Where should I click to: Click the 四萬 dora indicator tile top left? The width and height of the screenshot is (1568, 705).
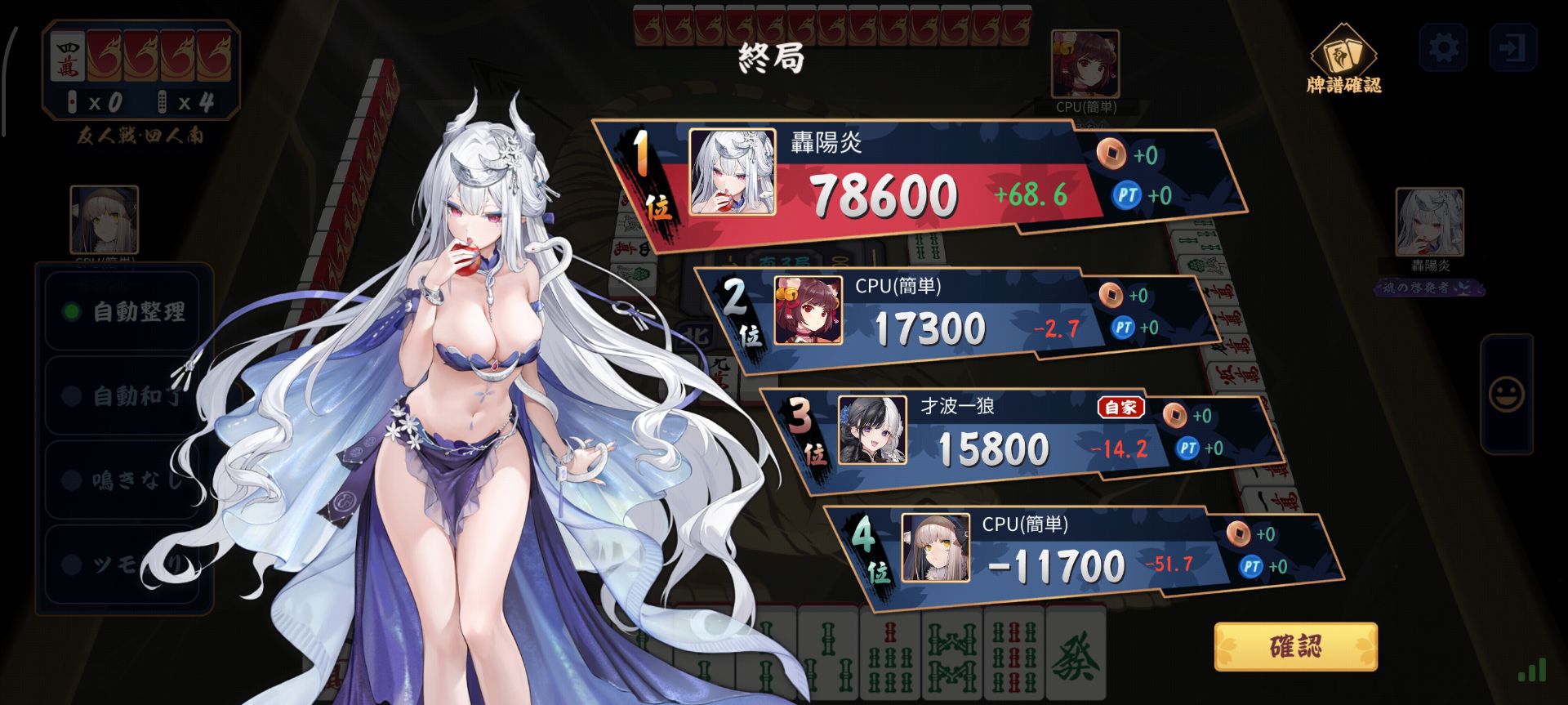click(67, 56)
